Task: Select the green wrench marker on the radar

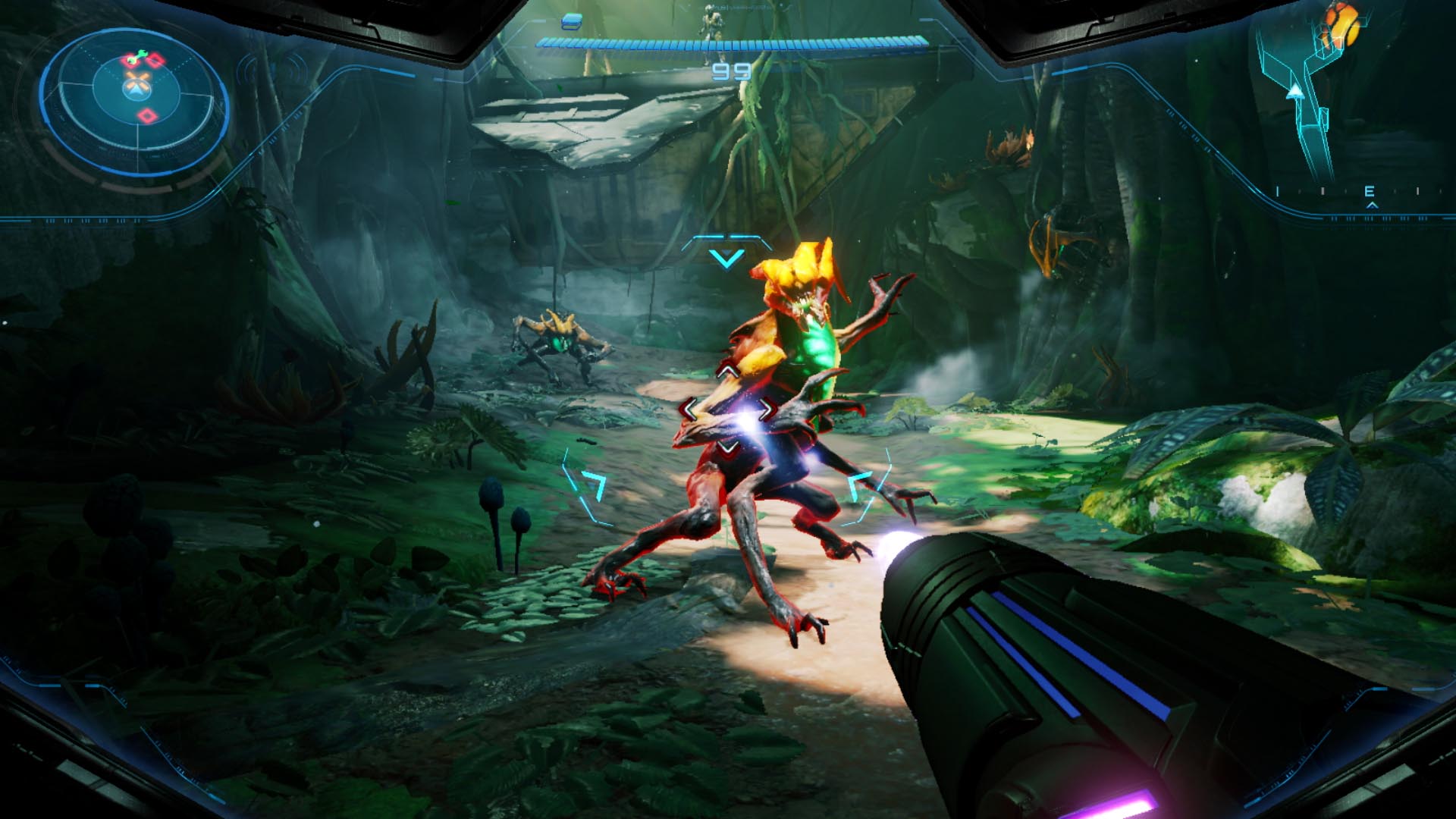Action: (x=137, y=57)
